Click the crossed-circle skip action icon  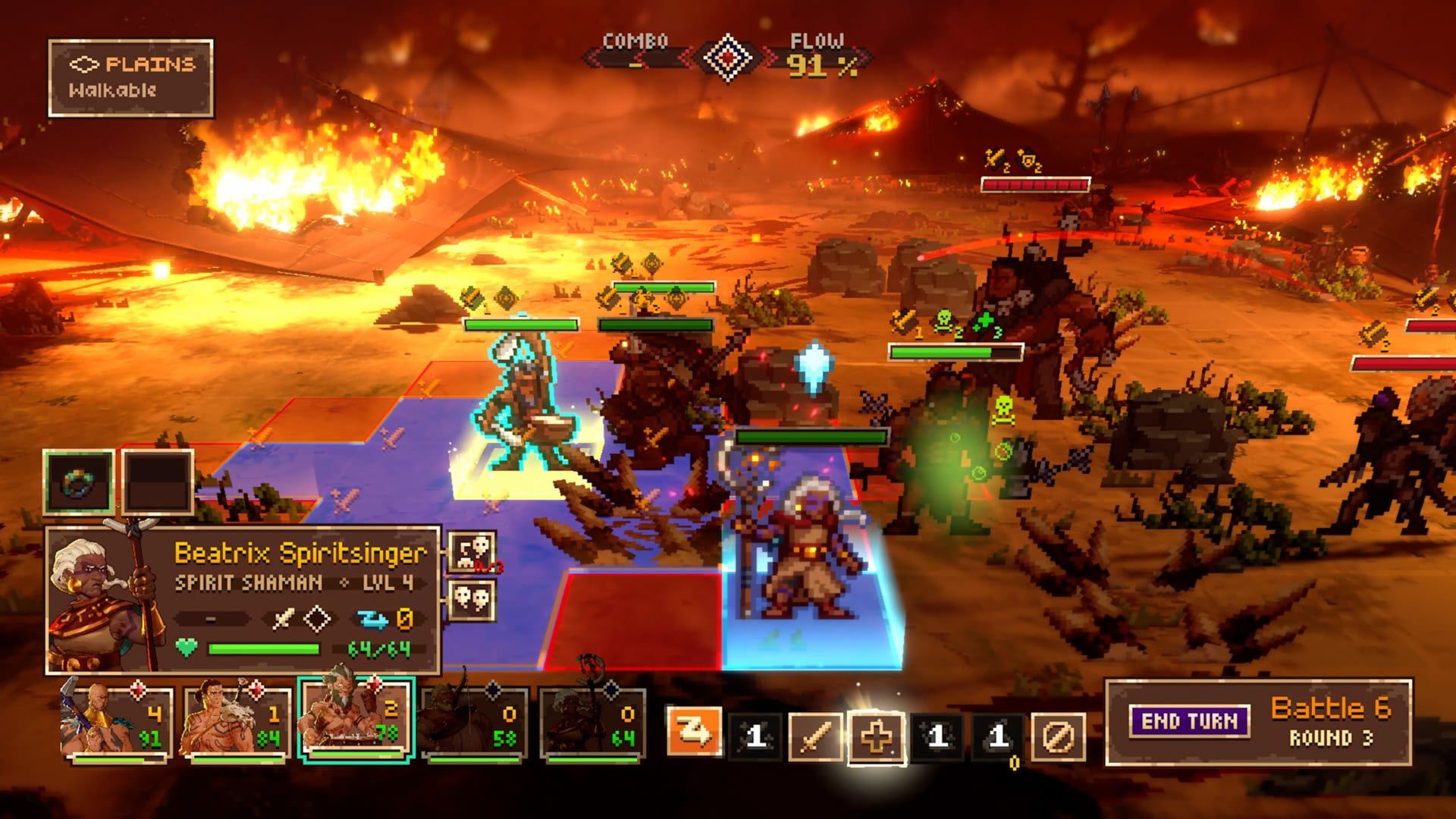click(x=1058, y=736)
